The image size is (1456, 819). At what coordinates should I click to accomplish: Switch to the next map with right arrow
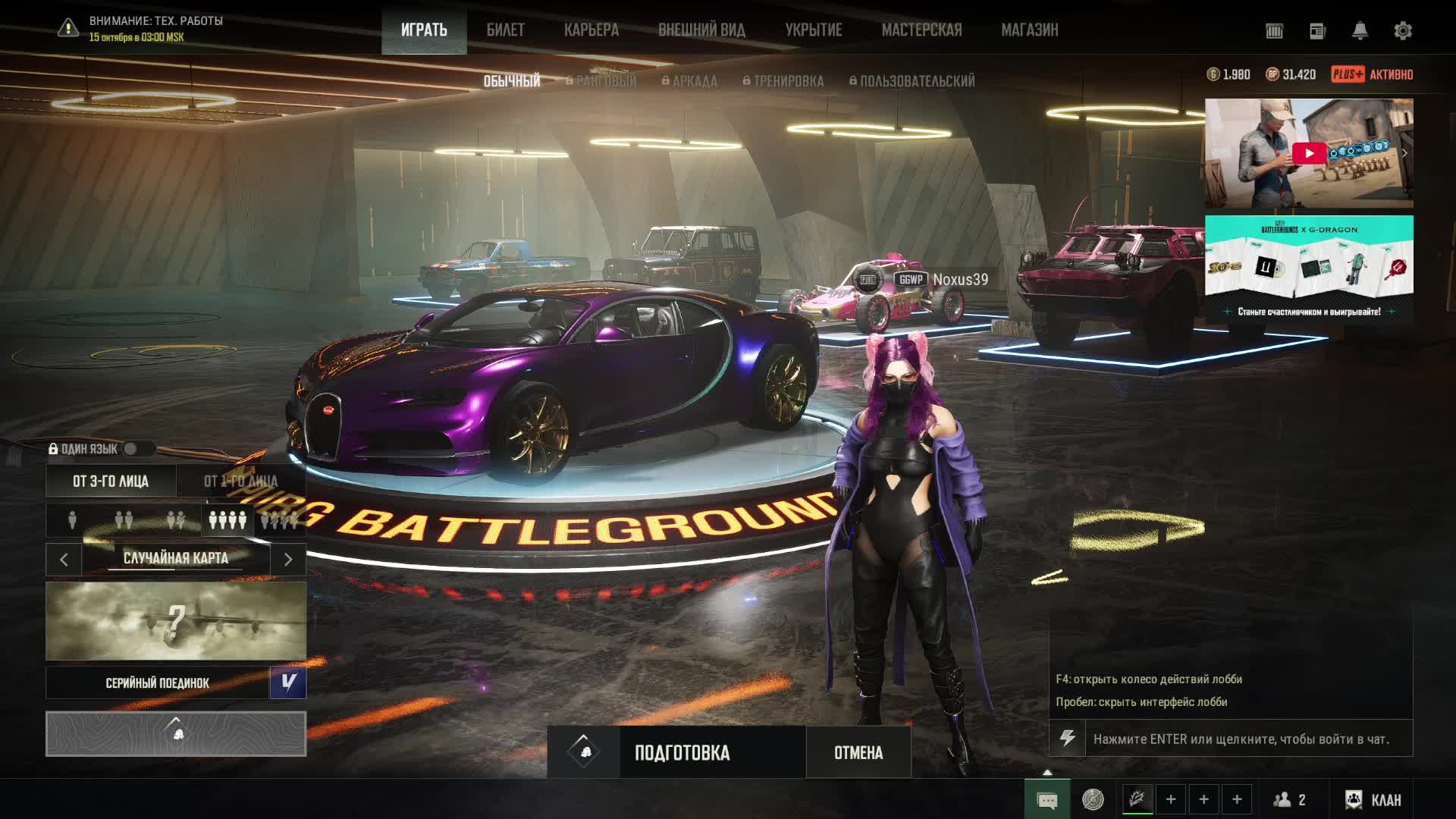tap(288, 560)
